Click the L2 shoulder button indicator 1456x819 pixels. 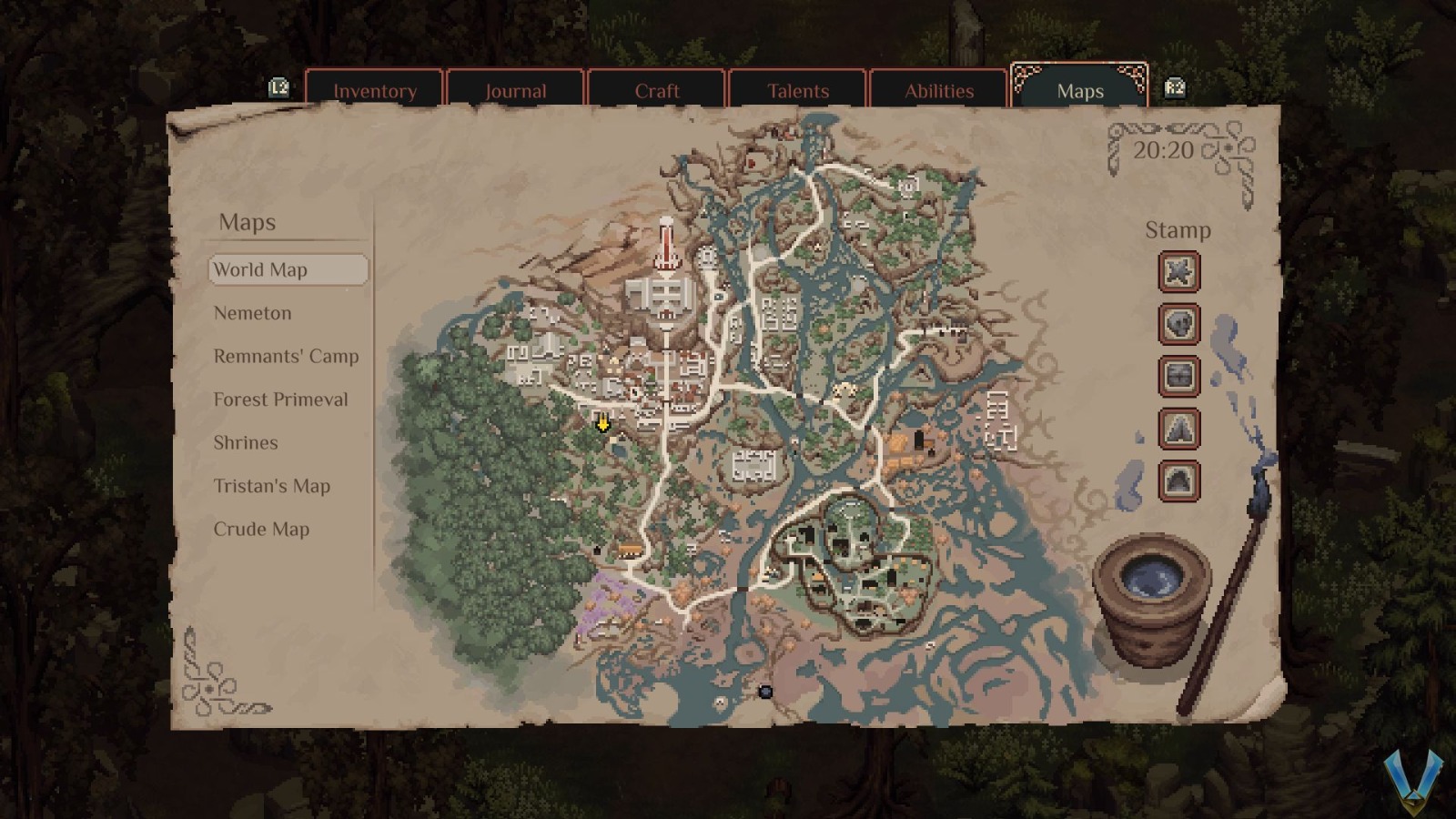coord(278,88)
